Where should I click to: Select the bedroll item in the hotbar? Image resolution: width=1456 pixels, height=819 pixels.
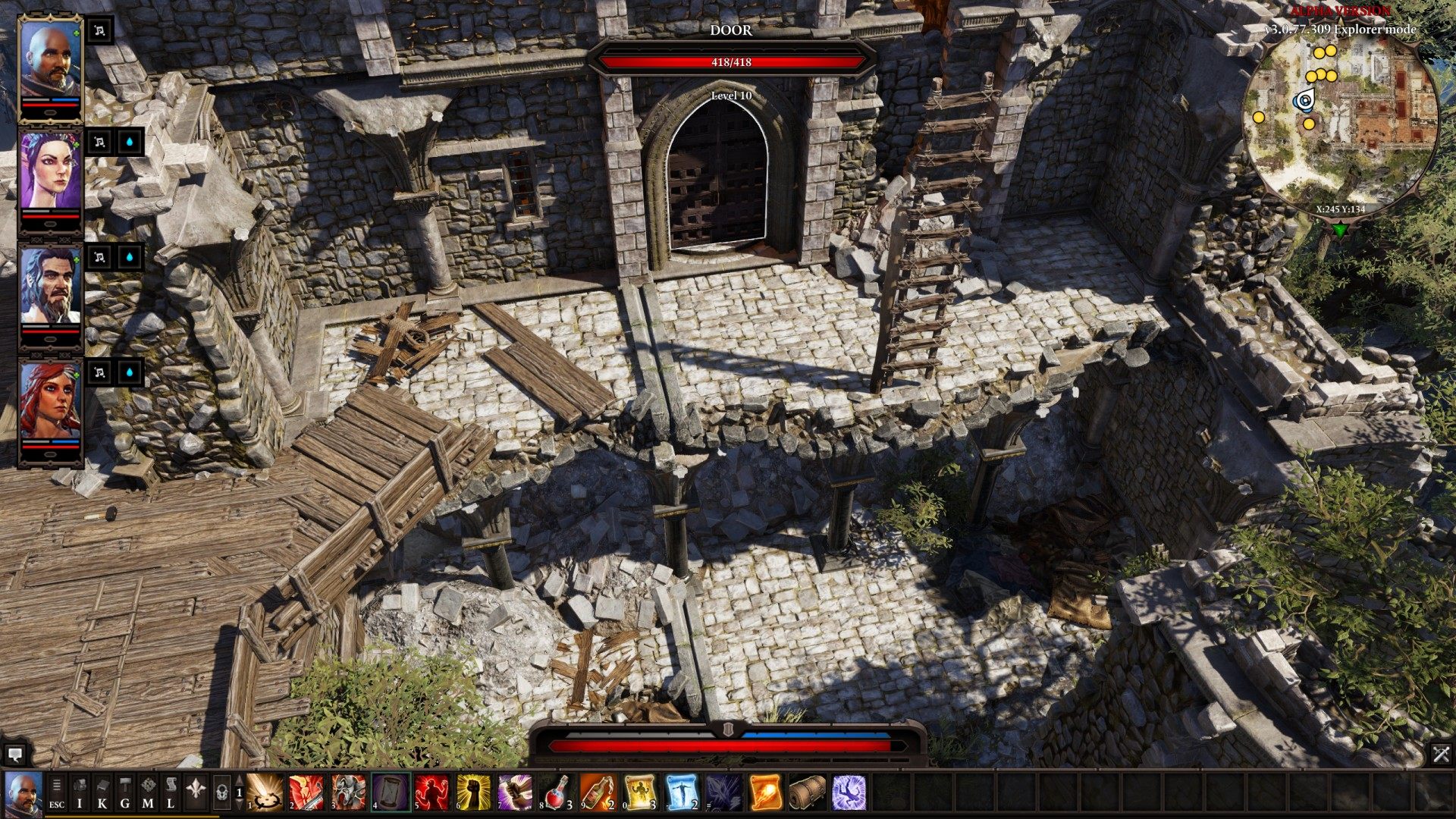click(x=807, y=792)
